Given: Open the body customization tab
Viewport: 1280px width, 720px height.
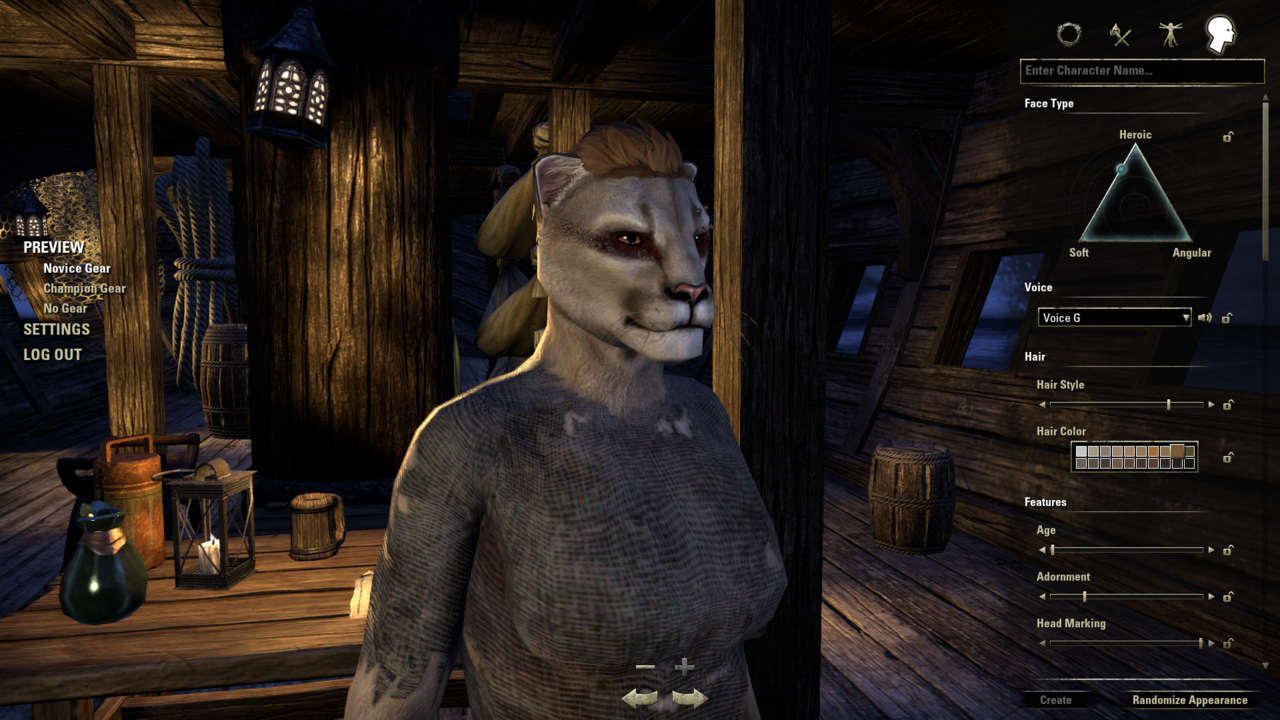Looking at the screenshot, I should tap(1170, 35).
